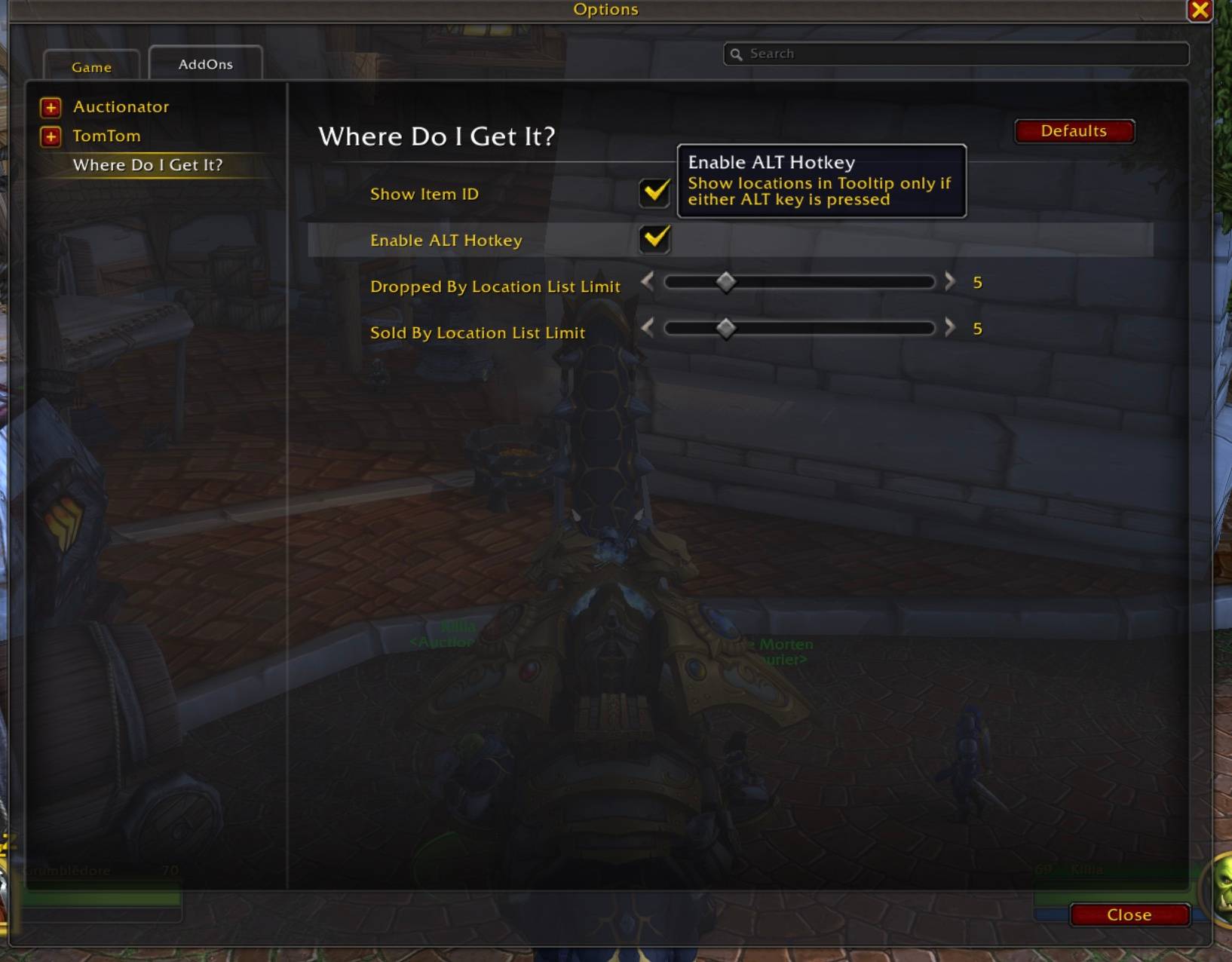Expand the TomTom addon settings
The height and width of the screenshot is (962, 1232).
(x=50, y=137)
